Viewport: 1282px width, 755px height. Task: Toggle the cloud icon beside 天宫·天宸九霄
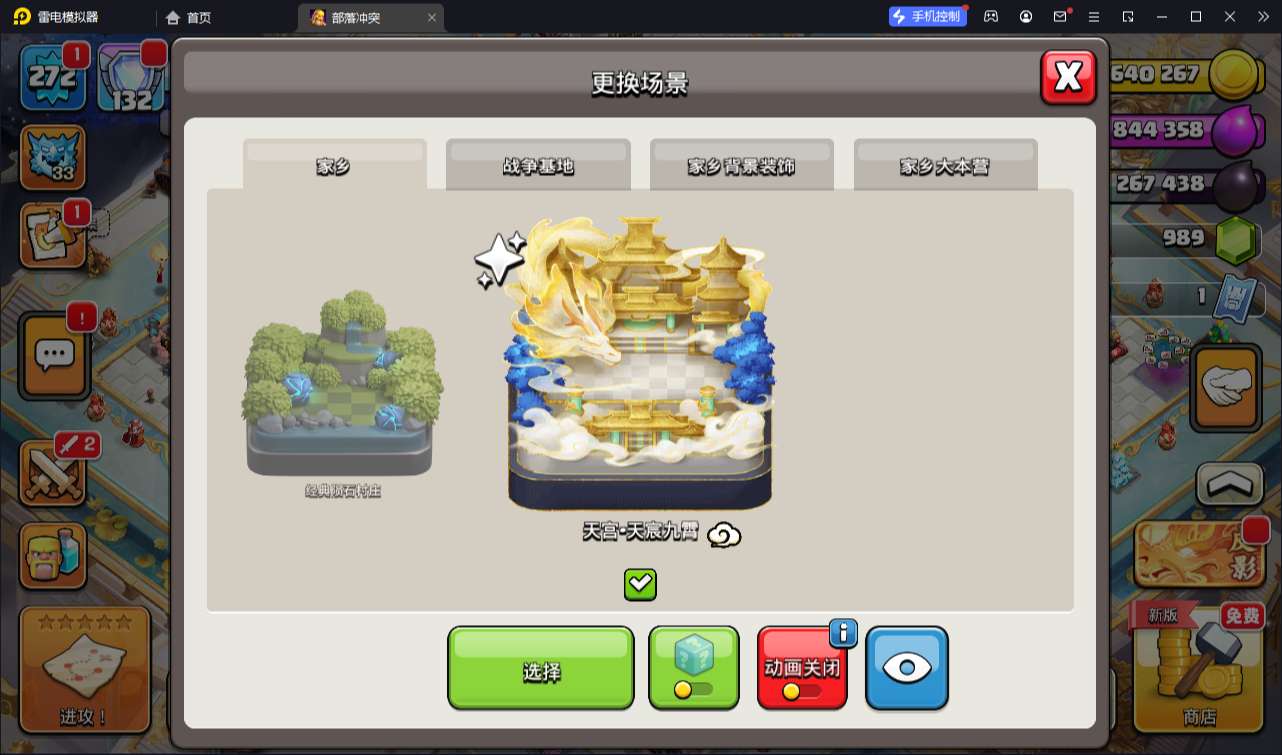(724, 535)
